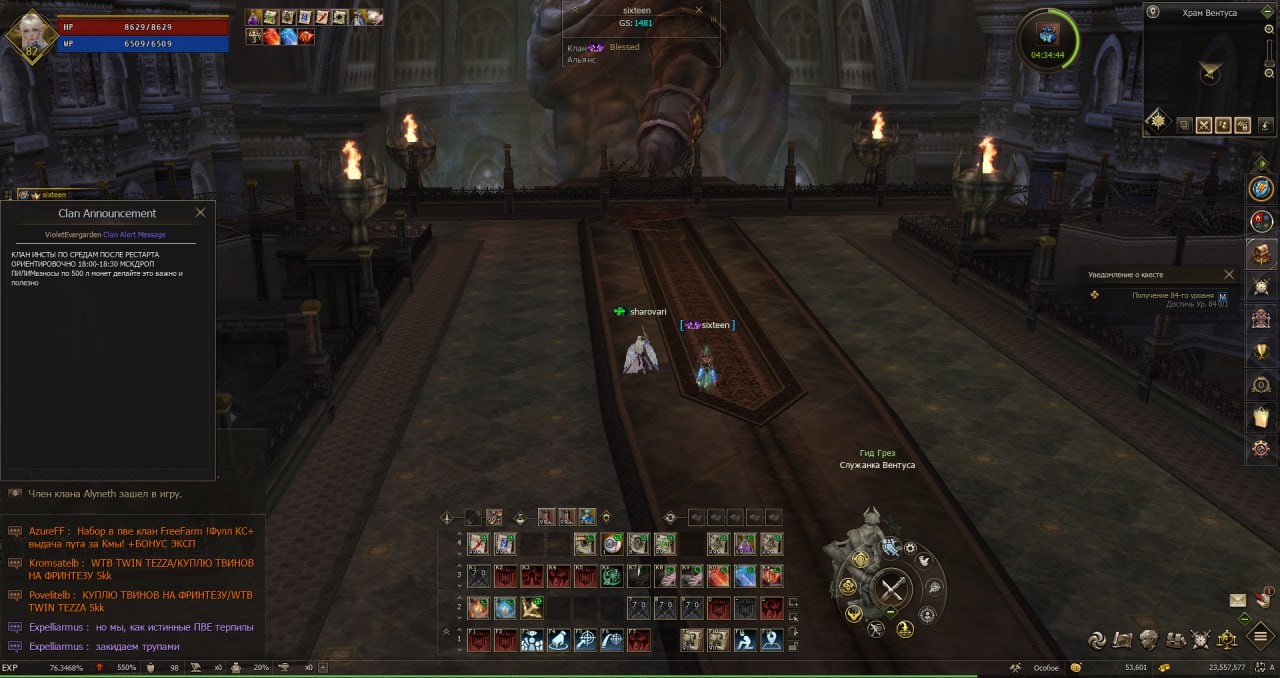Open the mail envelope icon
Screen dimensions: 1280x678
point(1238,600)
